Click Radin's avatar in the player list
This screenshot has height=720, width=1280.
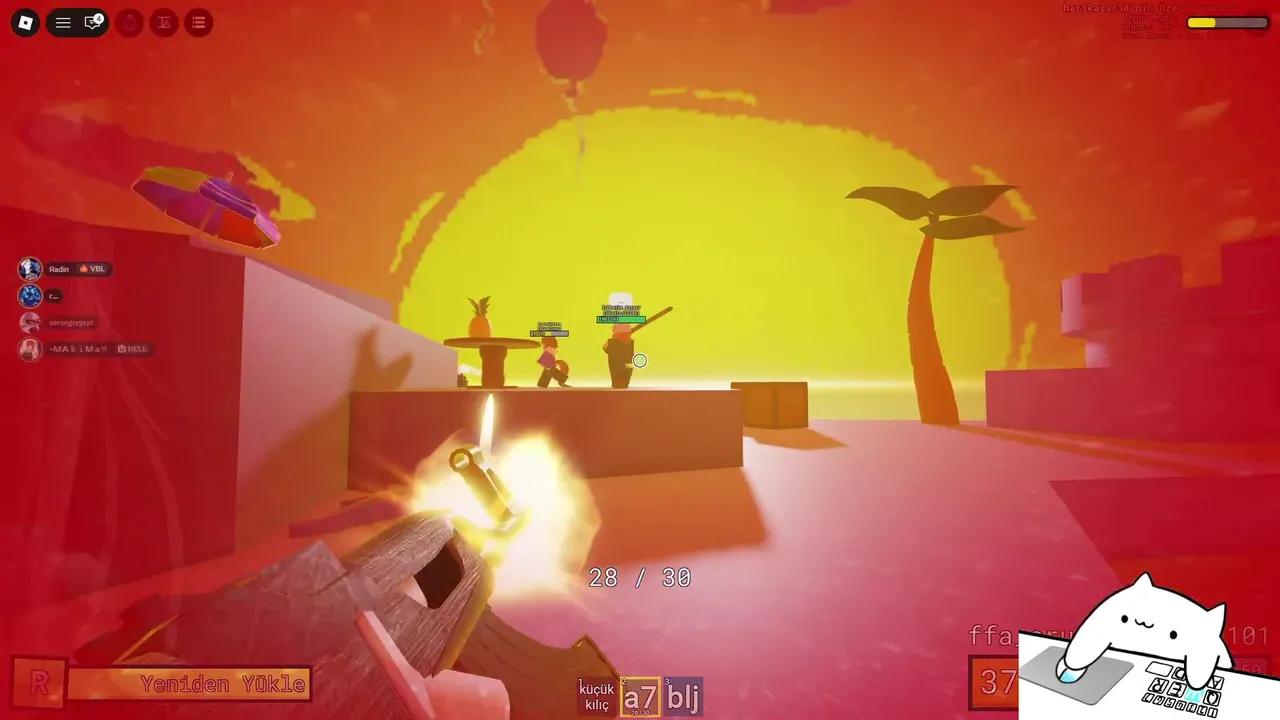coord(28,267)
